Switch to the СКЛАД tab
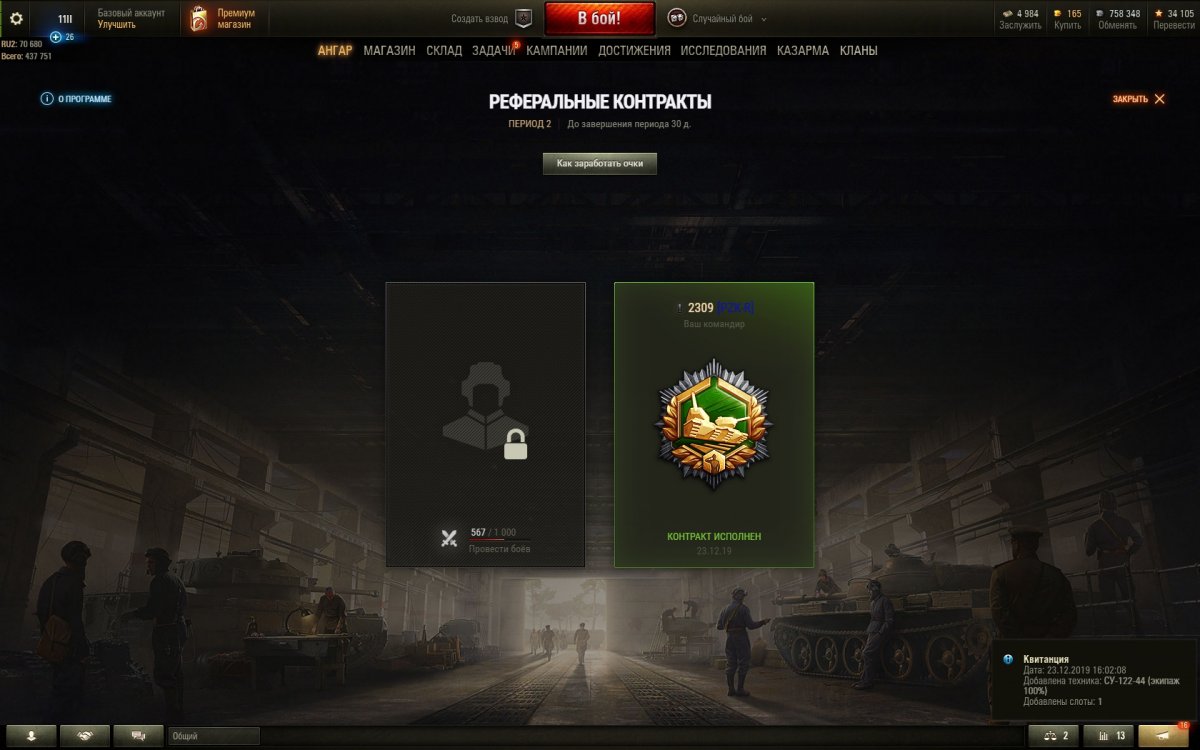 pos(443,50)
